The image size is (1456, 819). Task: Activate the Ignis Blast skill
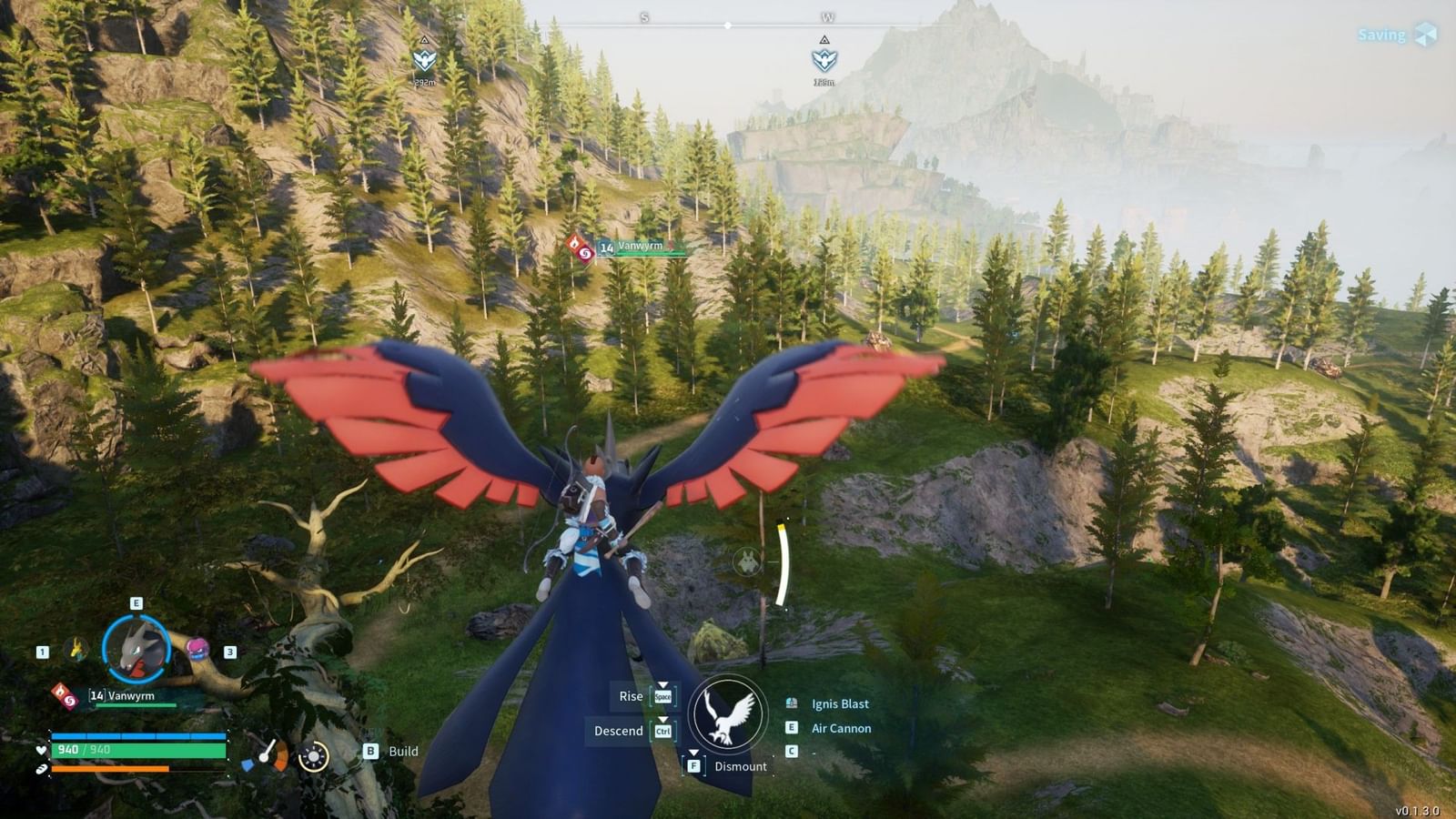840,703
